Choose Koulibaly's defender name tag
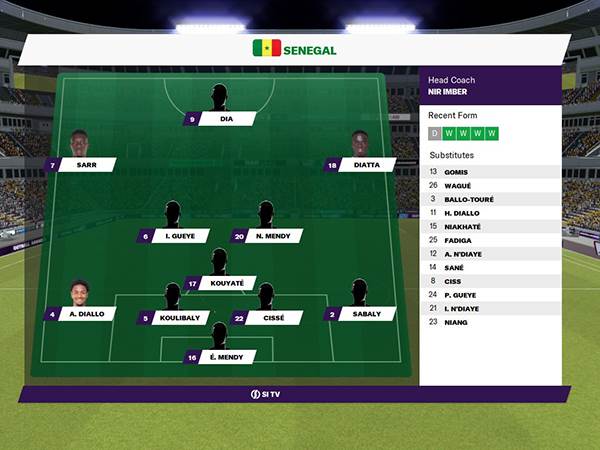This screenshot has width=600, height=450. [x=173, y=319]
